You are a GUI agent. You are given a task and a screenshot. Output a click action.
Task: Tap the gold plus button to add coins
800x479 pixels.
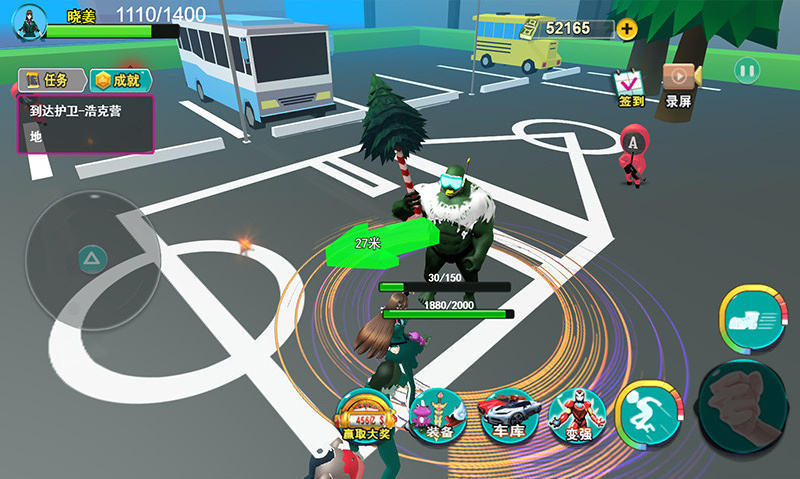click(627, 28)
